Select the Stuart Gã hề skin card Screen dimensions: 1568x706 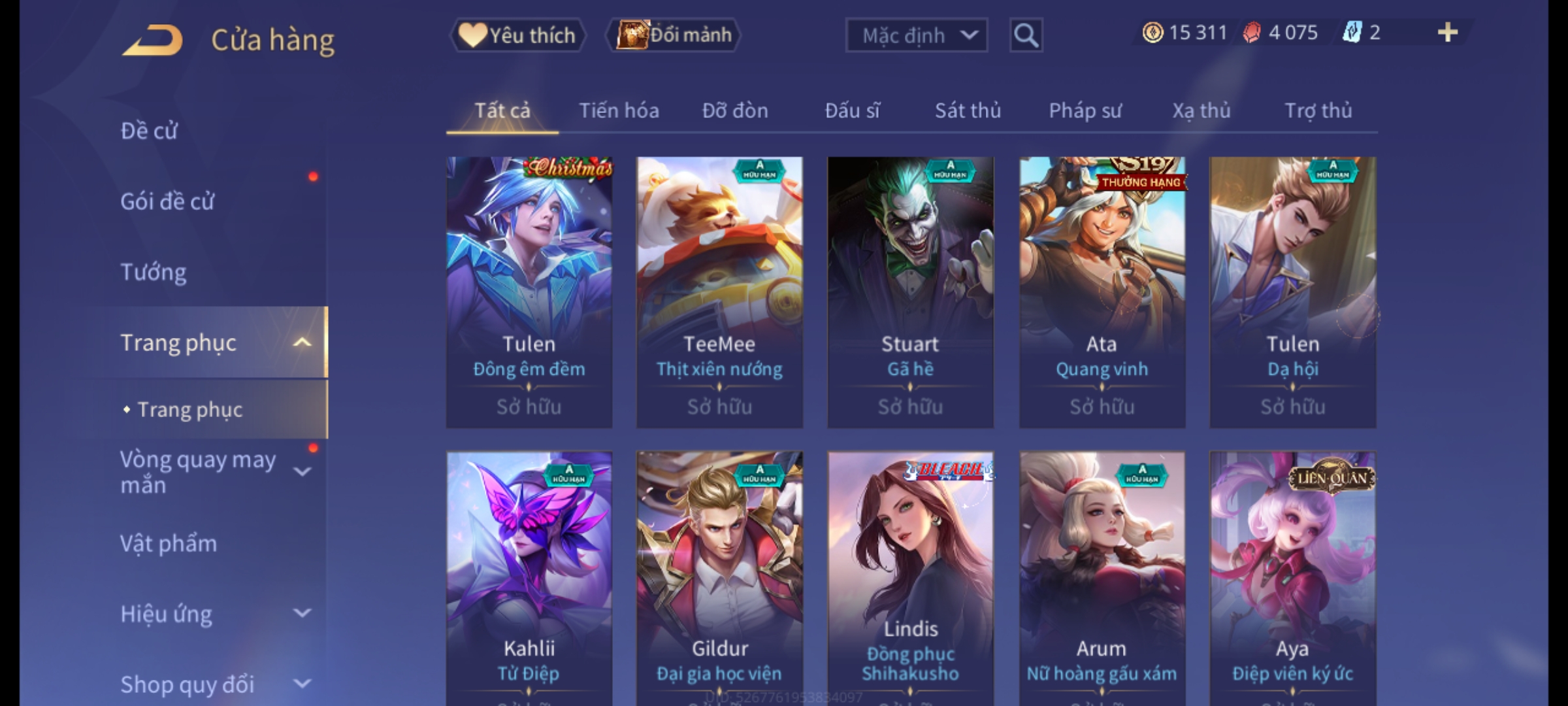[910, 292]
